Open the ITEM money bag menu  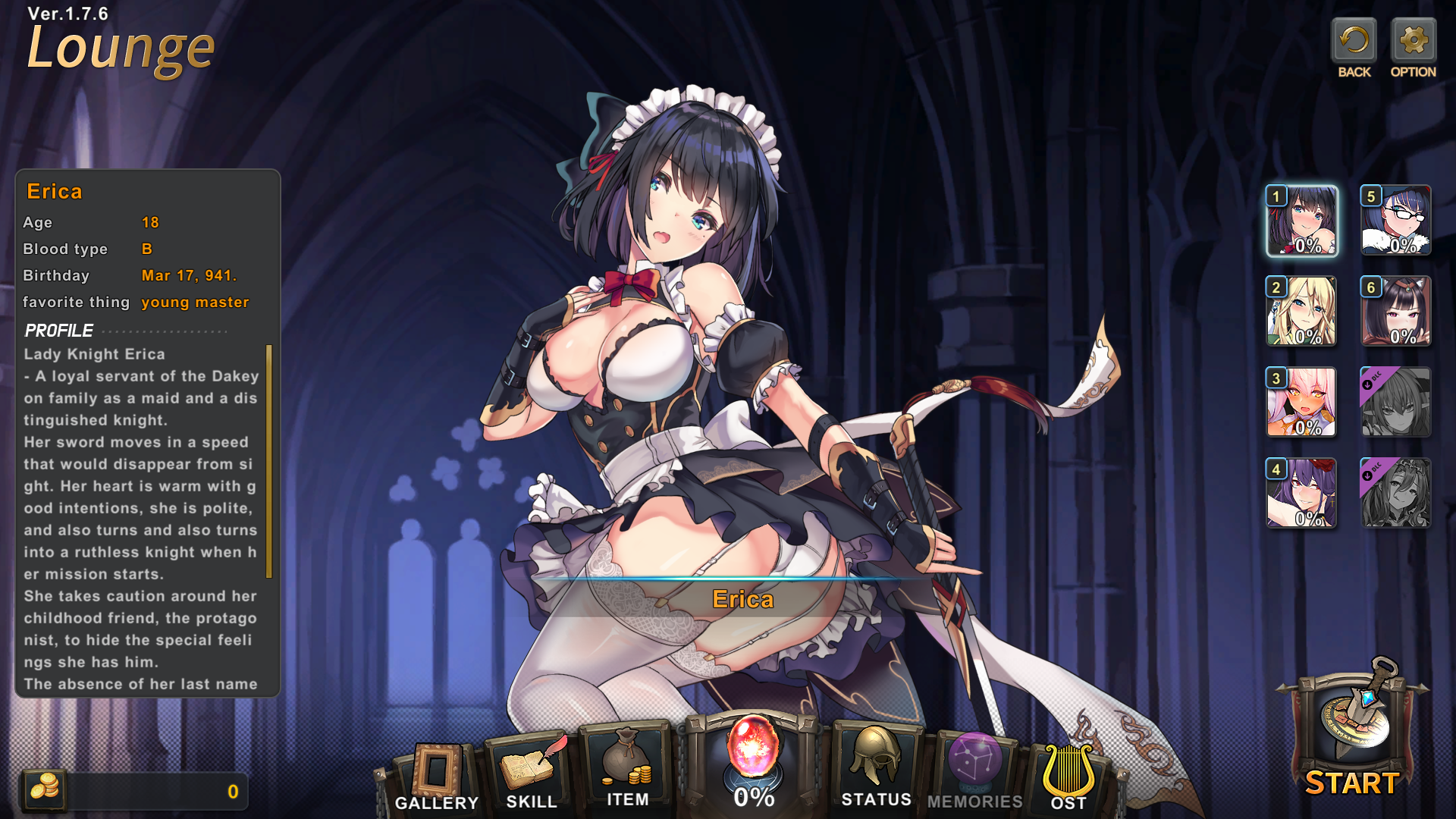pyautogui.click(x=627, y=767)
